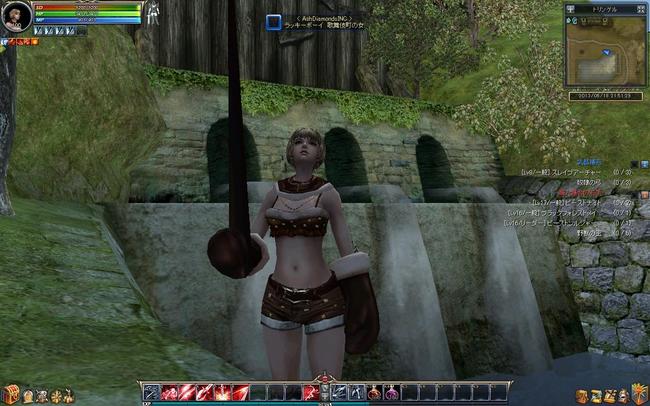Activate the first hotbar skill on the left
The width and height of the screenshot is (650, 406).
(151, 392)
